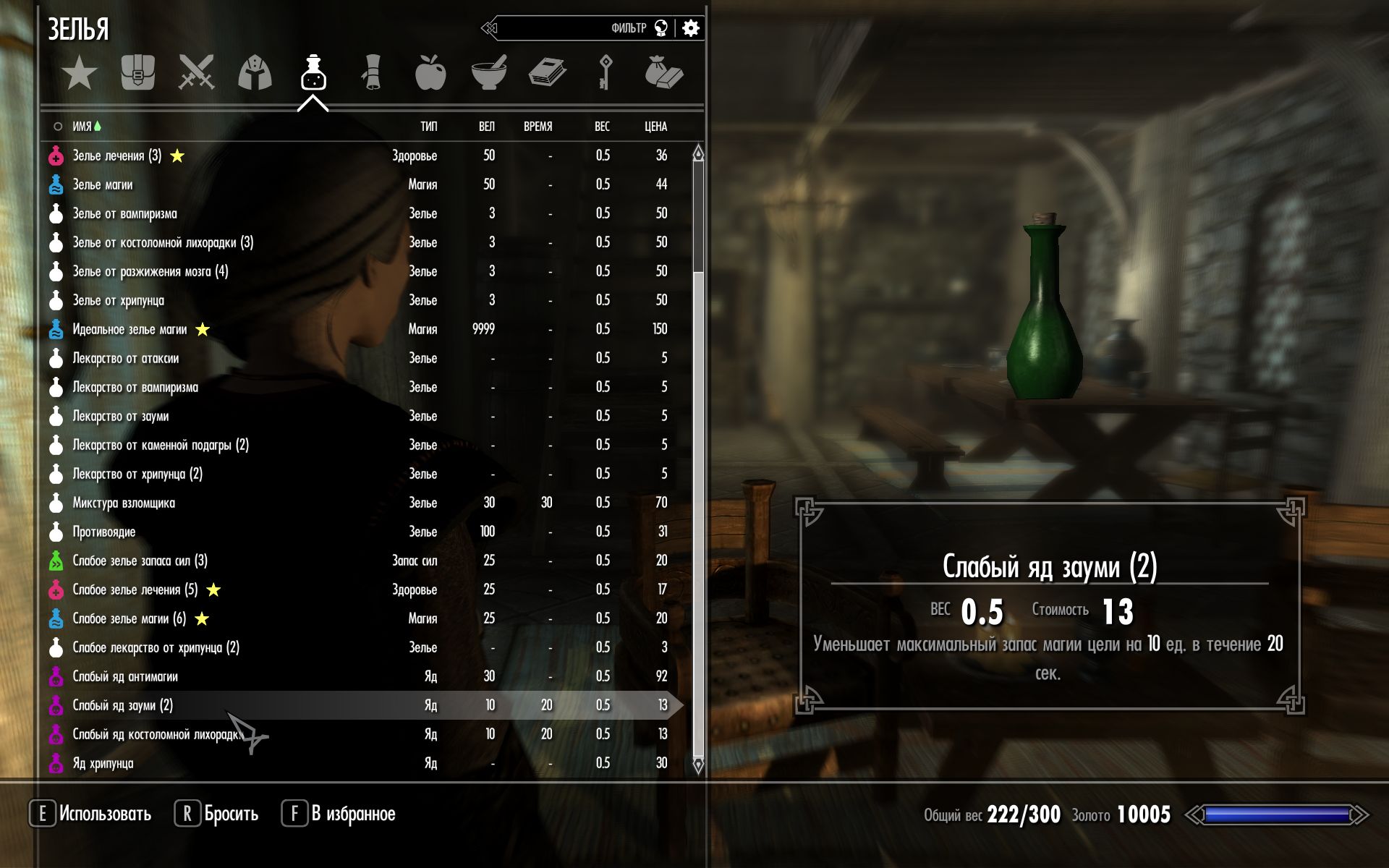Open the gear settings icon
The width and height of the screenshot is (1389, 868).
[x=691, y=28]
